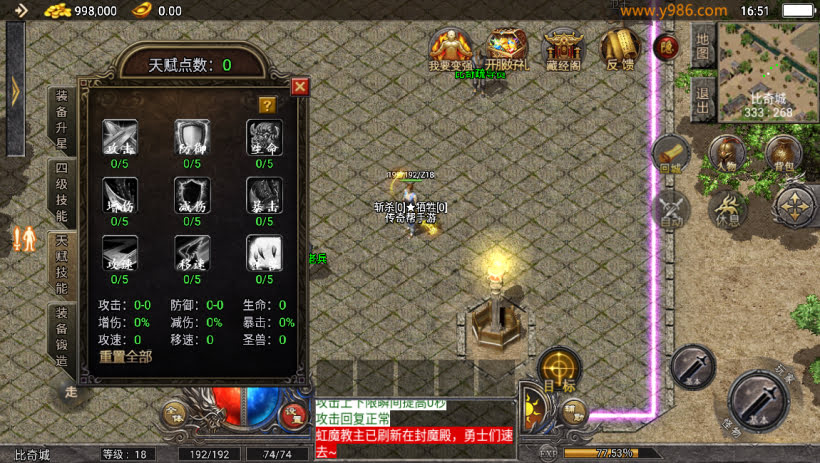Choose the 暴击 critical hit talent
Image resolution: width=820 pixels, height=463 pixels.
click(x=264, y=196)
